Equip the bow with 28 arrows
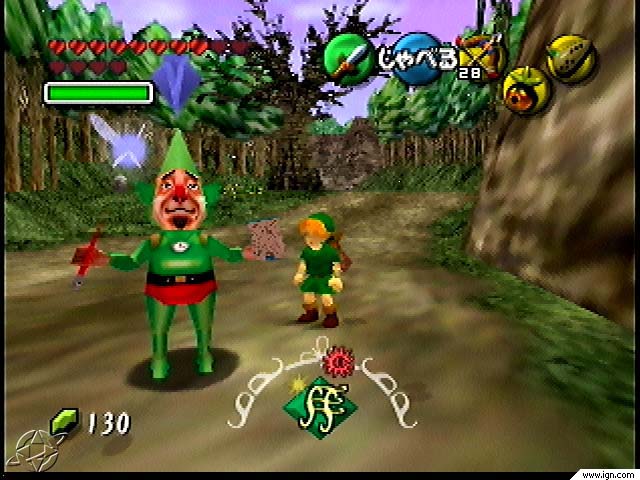This screenshot has height=480, width=640. (x=479, y=55)
